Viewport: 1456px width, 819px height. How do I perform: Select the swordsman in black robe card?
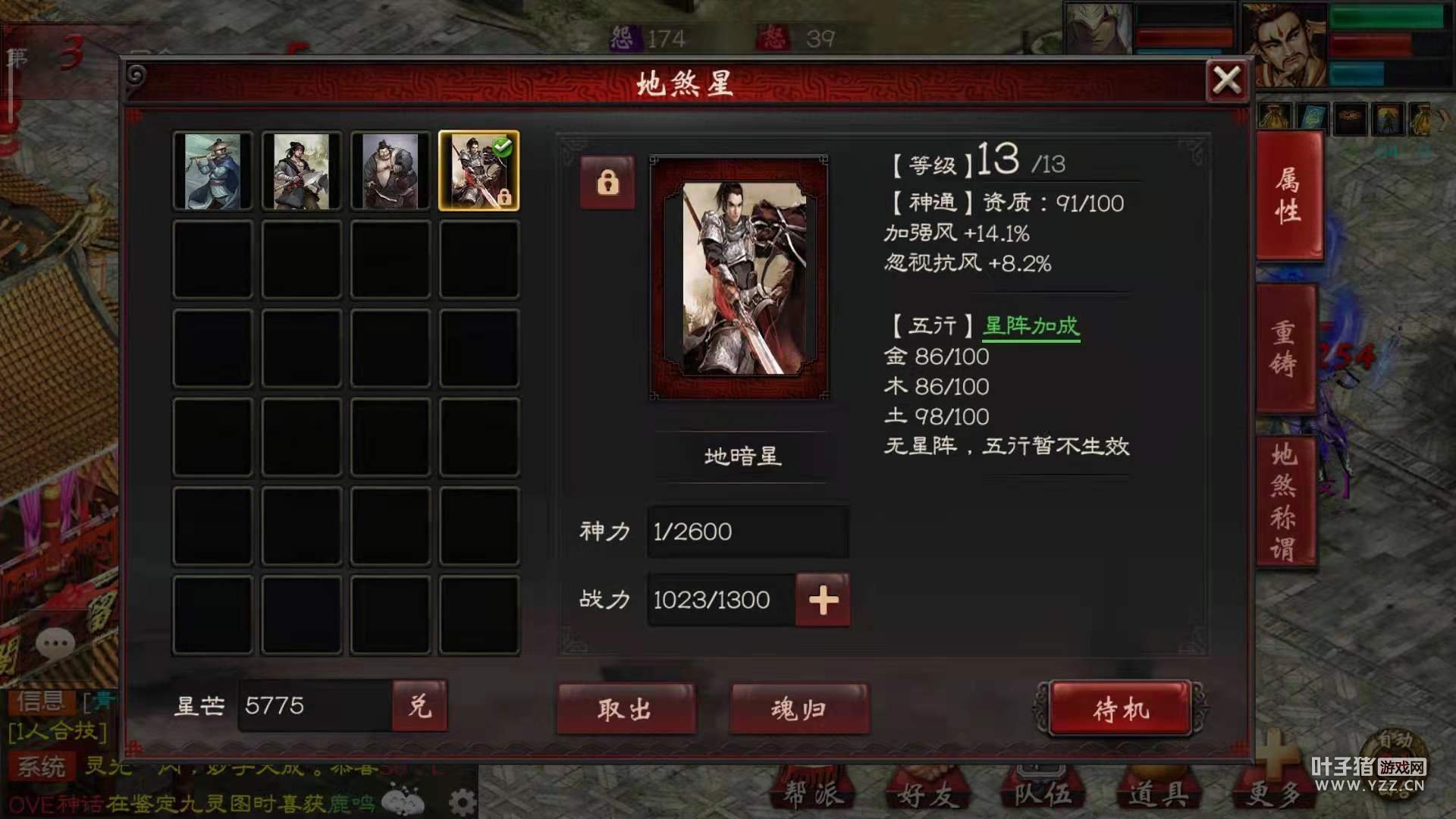[301, 171]
